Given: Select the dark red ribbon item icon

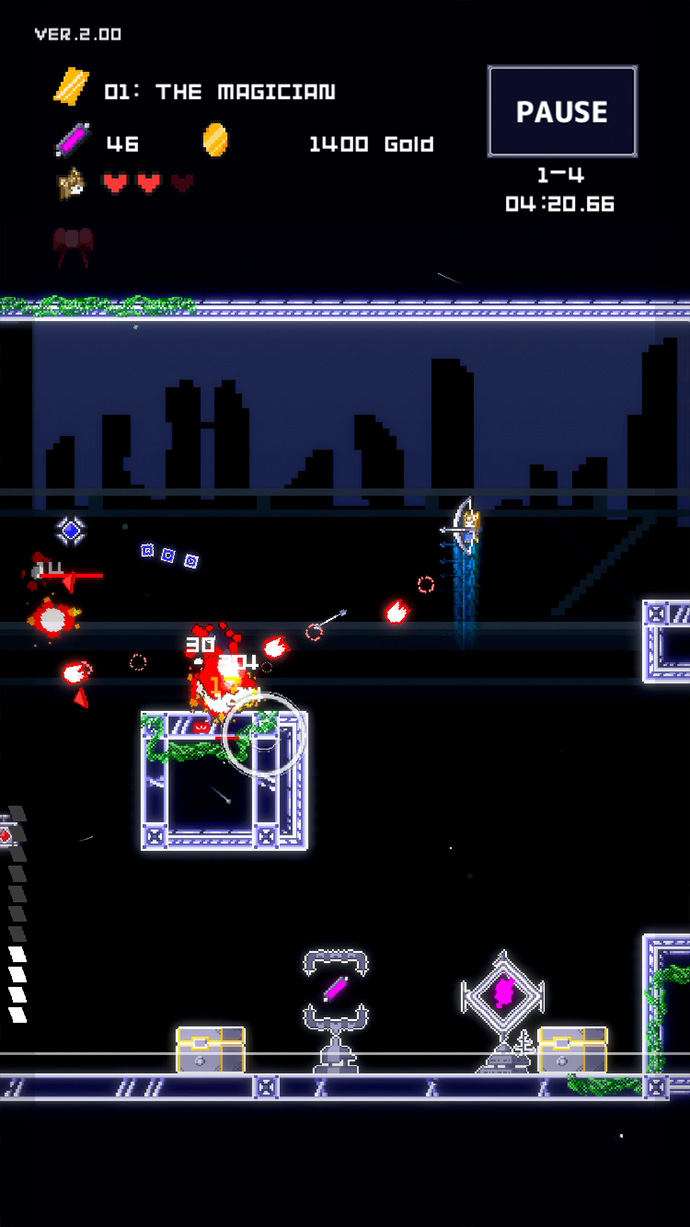Looking at the screenshot, I should coord(72,243).
